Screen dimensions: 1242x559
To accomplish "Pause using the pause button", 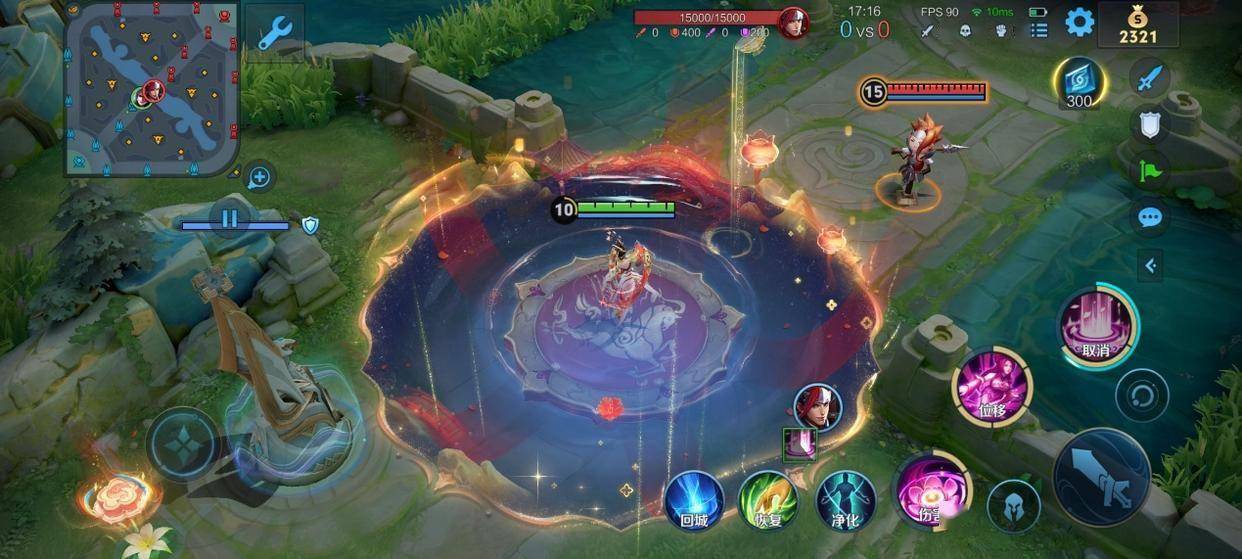I will pos(230,218).
